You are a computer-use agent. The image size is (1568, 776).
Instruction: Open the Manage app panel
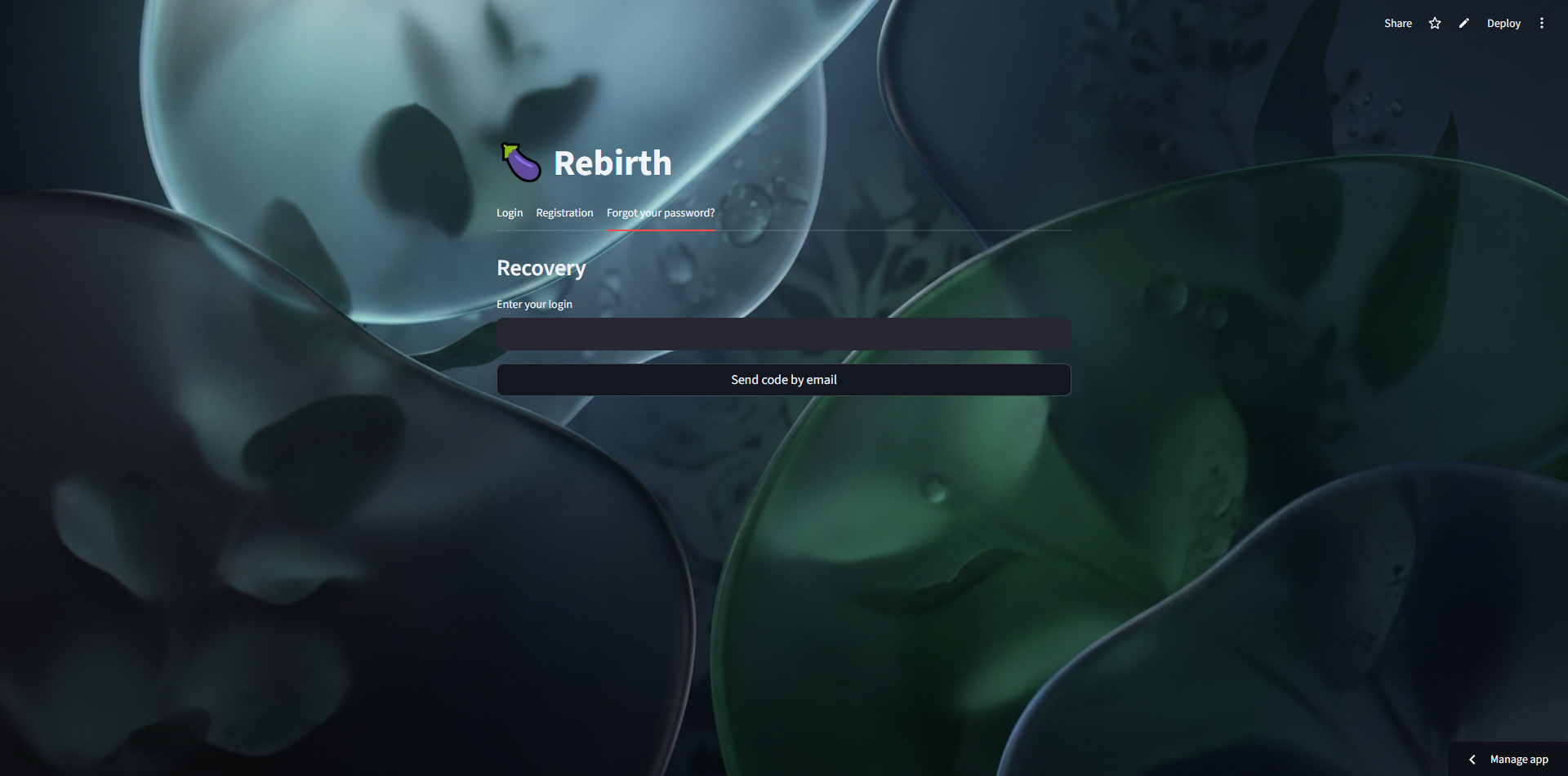tap(1520, 759)
